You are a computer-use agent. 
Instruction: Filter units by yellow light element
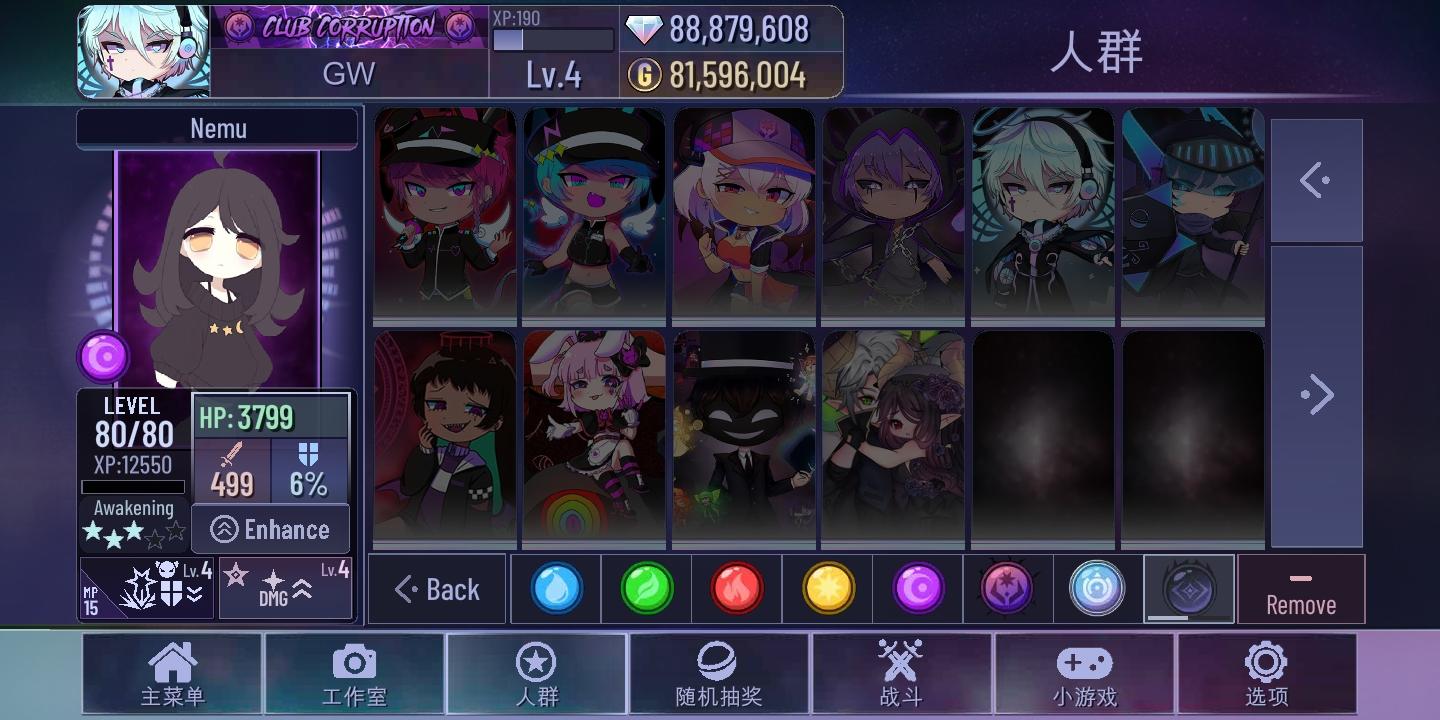[x=828, y=589]
